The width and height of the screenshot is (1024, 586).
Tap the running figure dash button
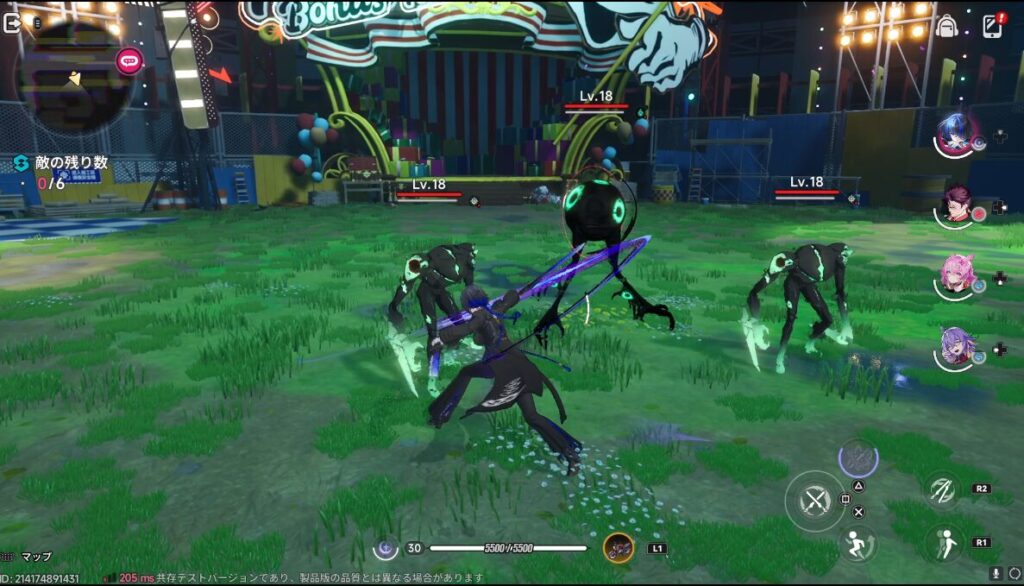click(x=856, y=543)
